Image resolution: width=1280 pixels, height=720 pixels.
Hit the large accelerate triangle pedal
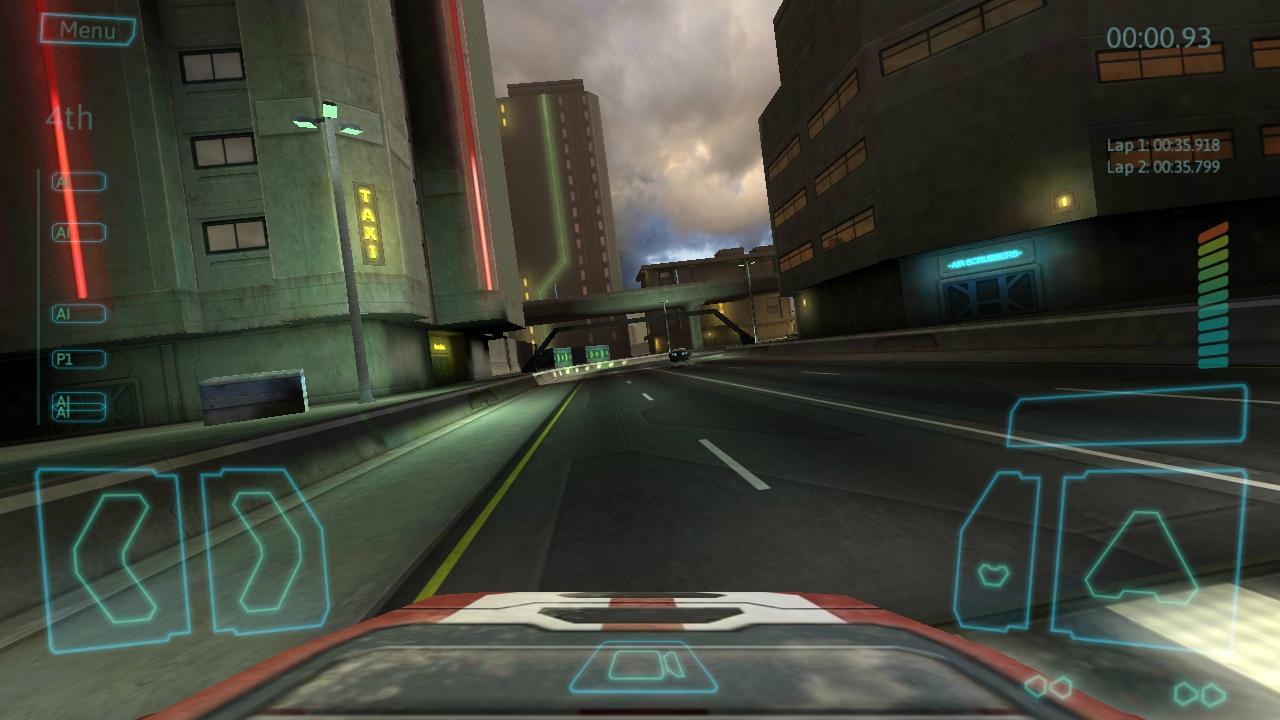1146,558
